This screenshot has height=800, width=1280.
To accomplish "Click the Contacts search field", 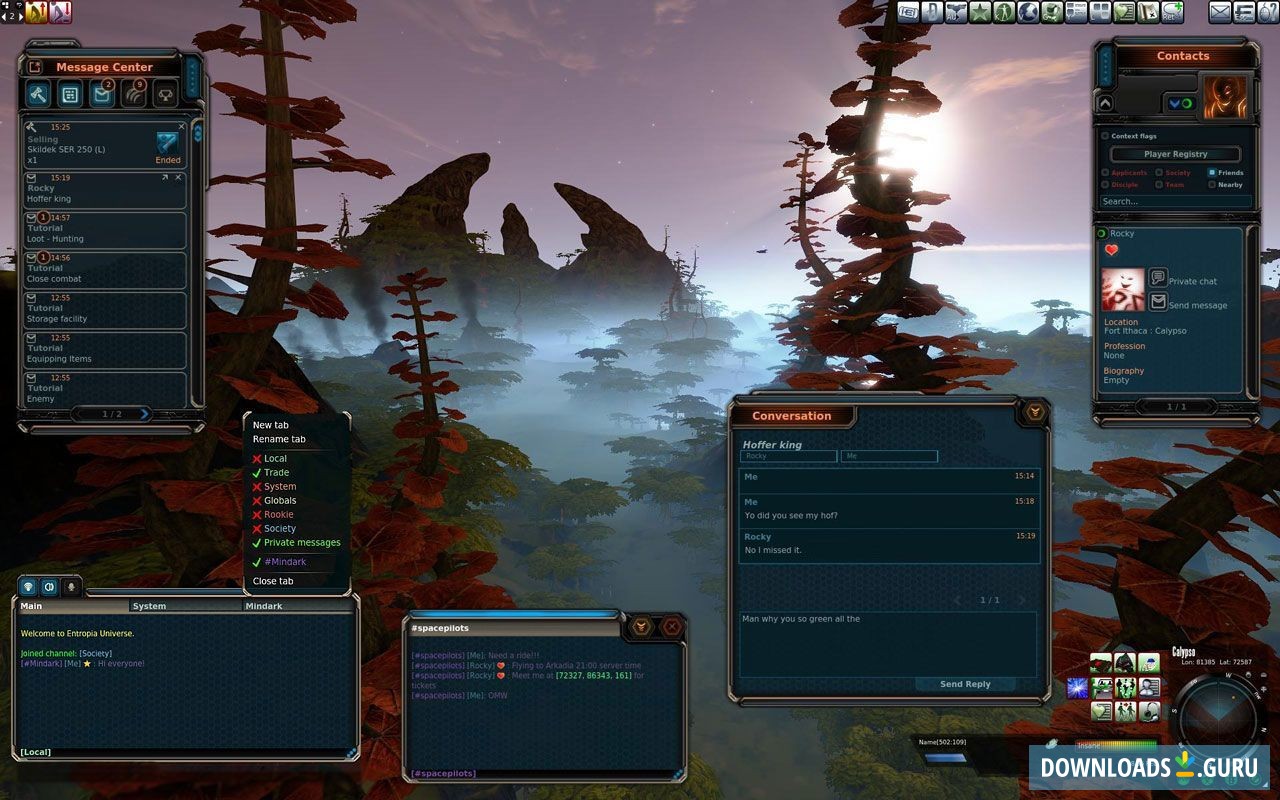I will [1174, 201].
